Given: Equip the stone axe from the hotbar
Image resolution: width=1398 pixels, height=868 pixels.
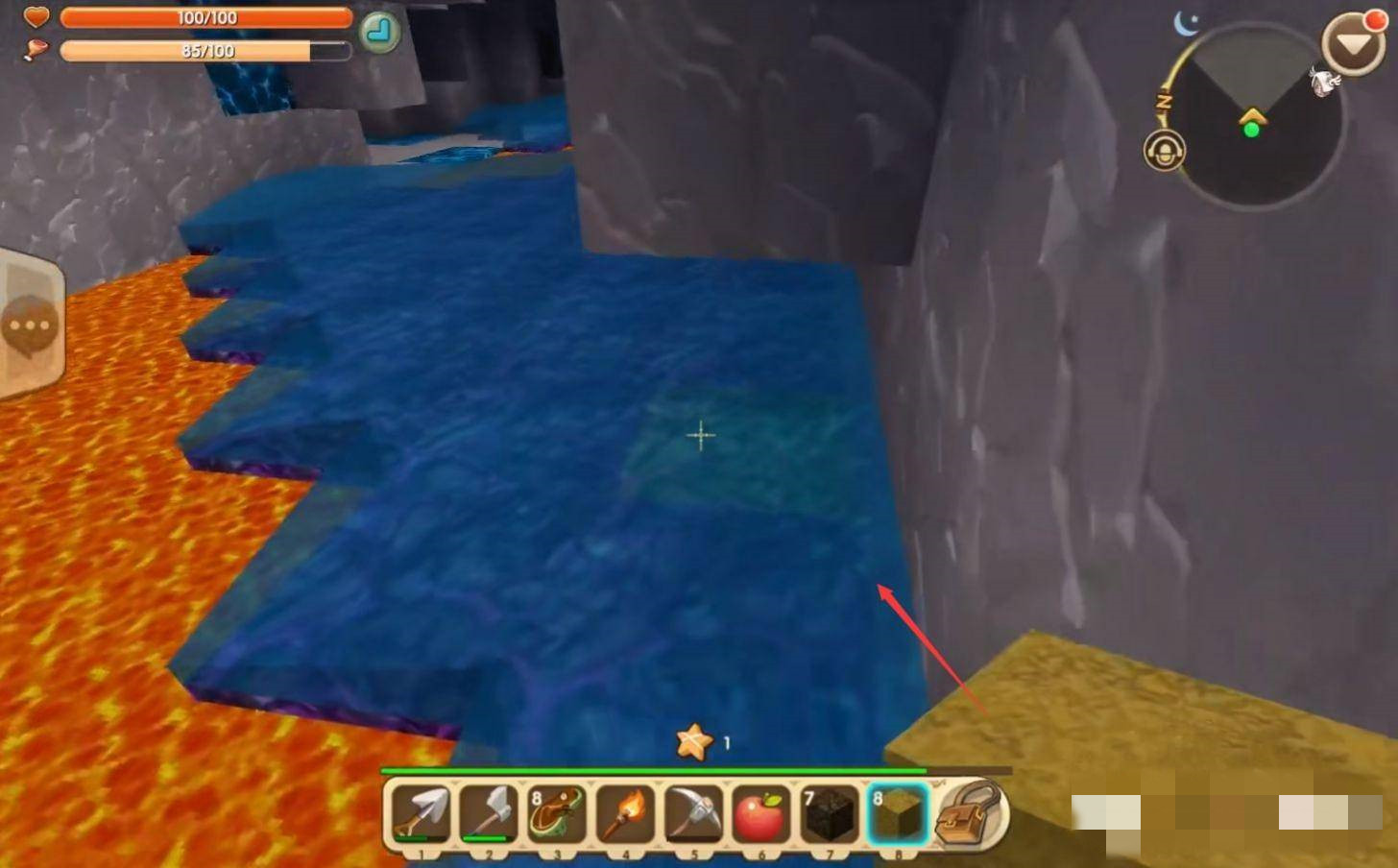Looking at the screenshot, I should tap(490, 813).
